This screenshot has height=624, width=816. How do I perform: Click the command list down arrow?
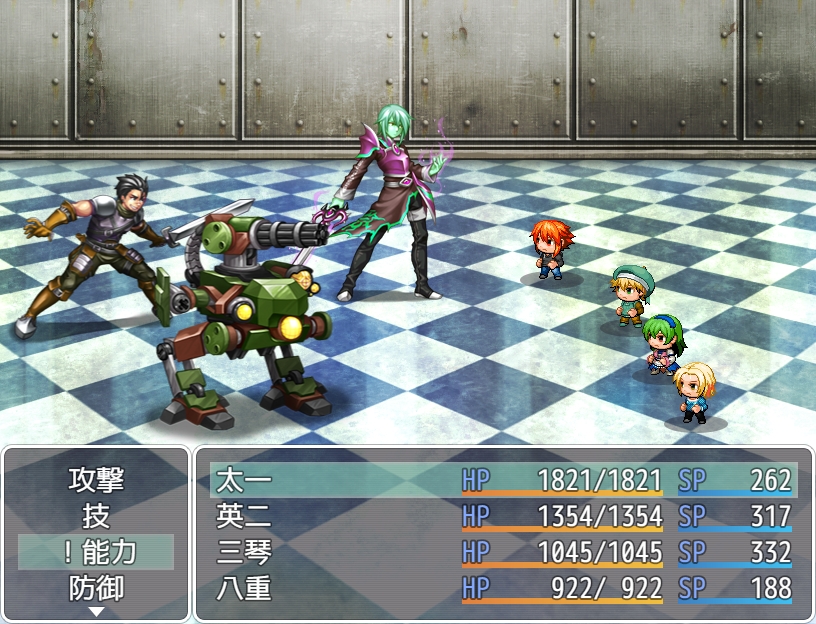[x=96, y=611]
